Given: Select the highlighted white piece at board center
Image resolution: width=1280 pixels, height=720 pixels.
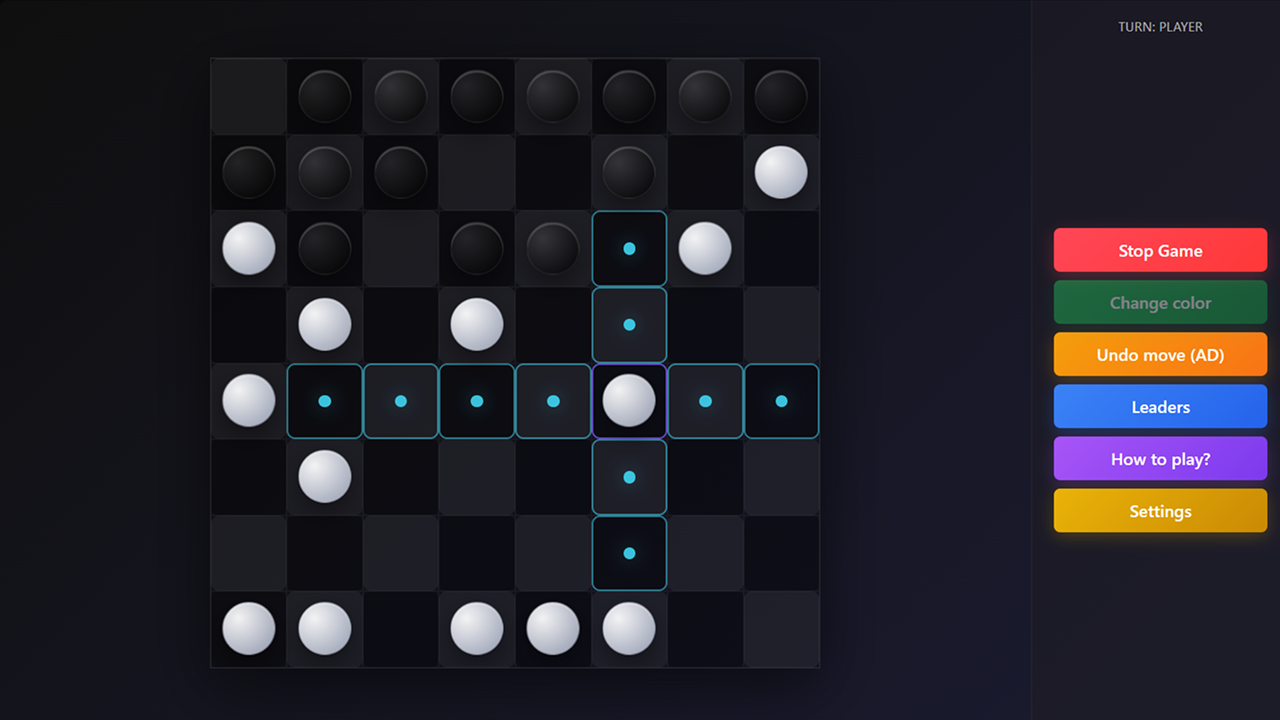Looking at the screenshot, I should tap(629, 401).
